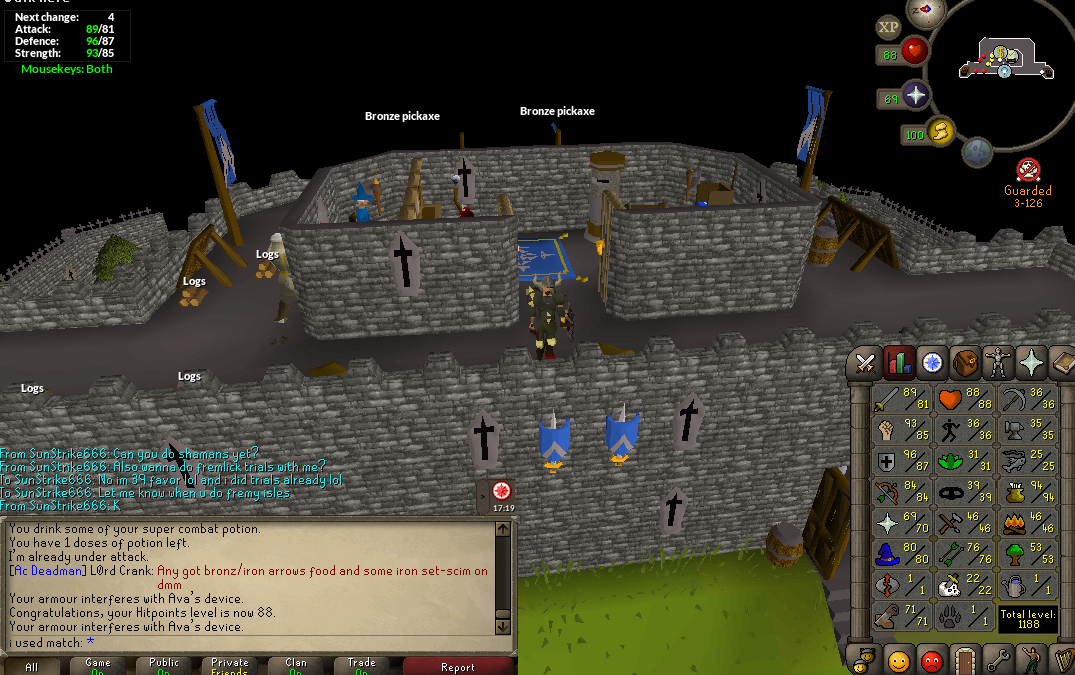
Task: Open the Settings wrench tab
Action: [997, 660]
